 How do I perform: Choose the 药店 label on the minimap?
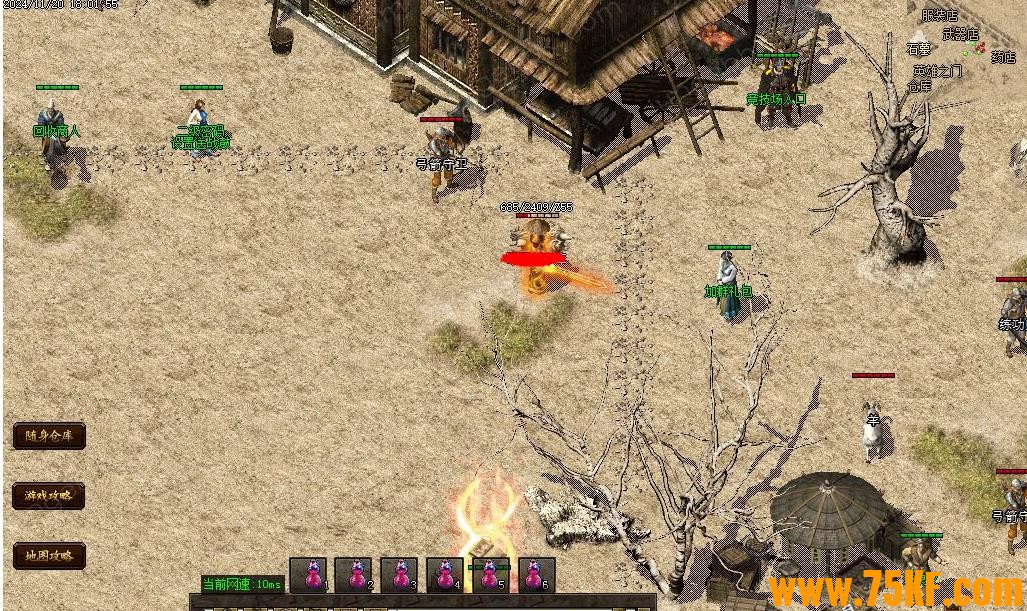(x=1003, y=57)
